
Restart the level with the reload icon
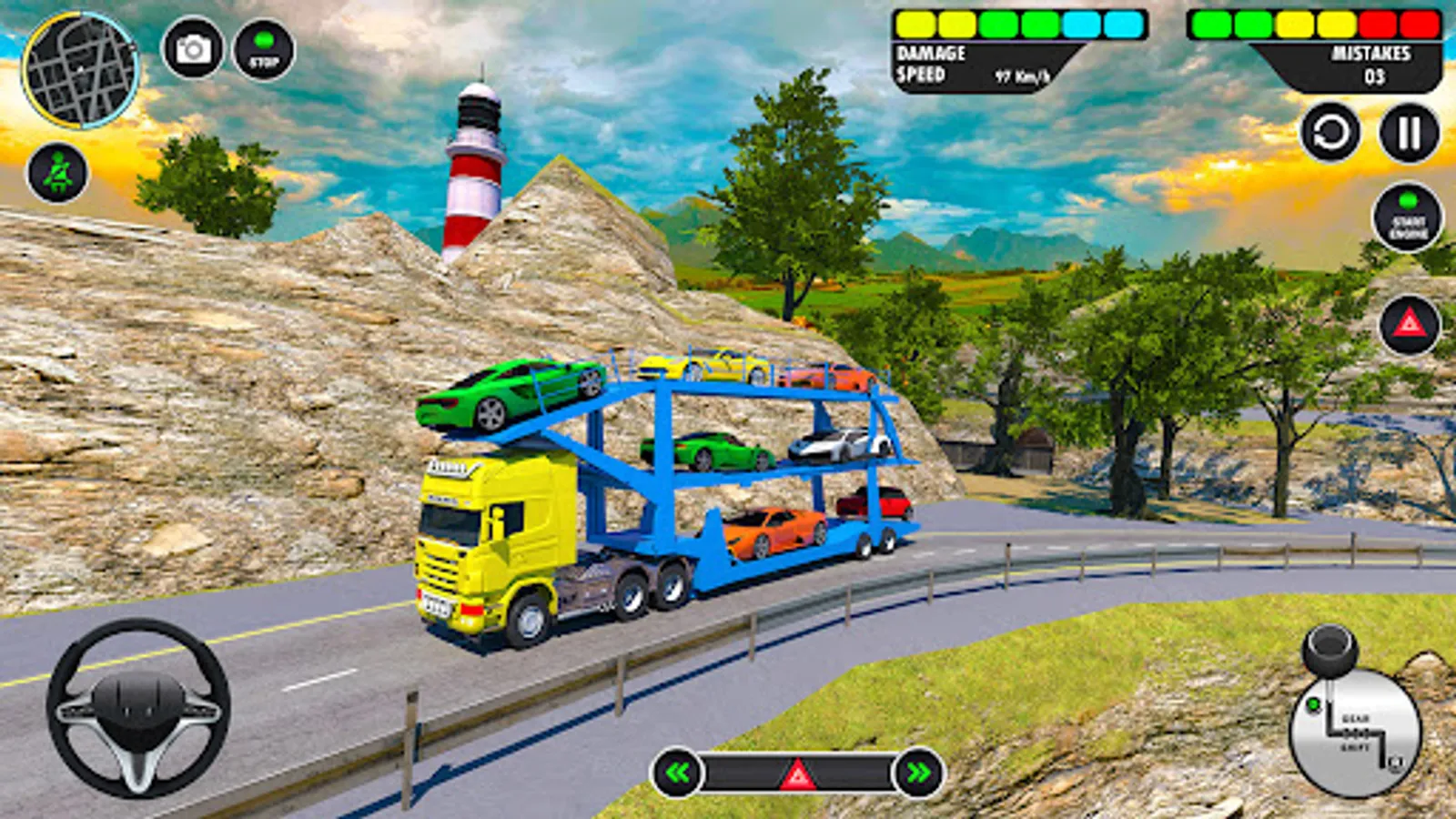click(x=1330, y=134)
